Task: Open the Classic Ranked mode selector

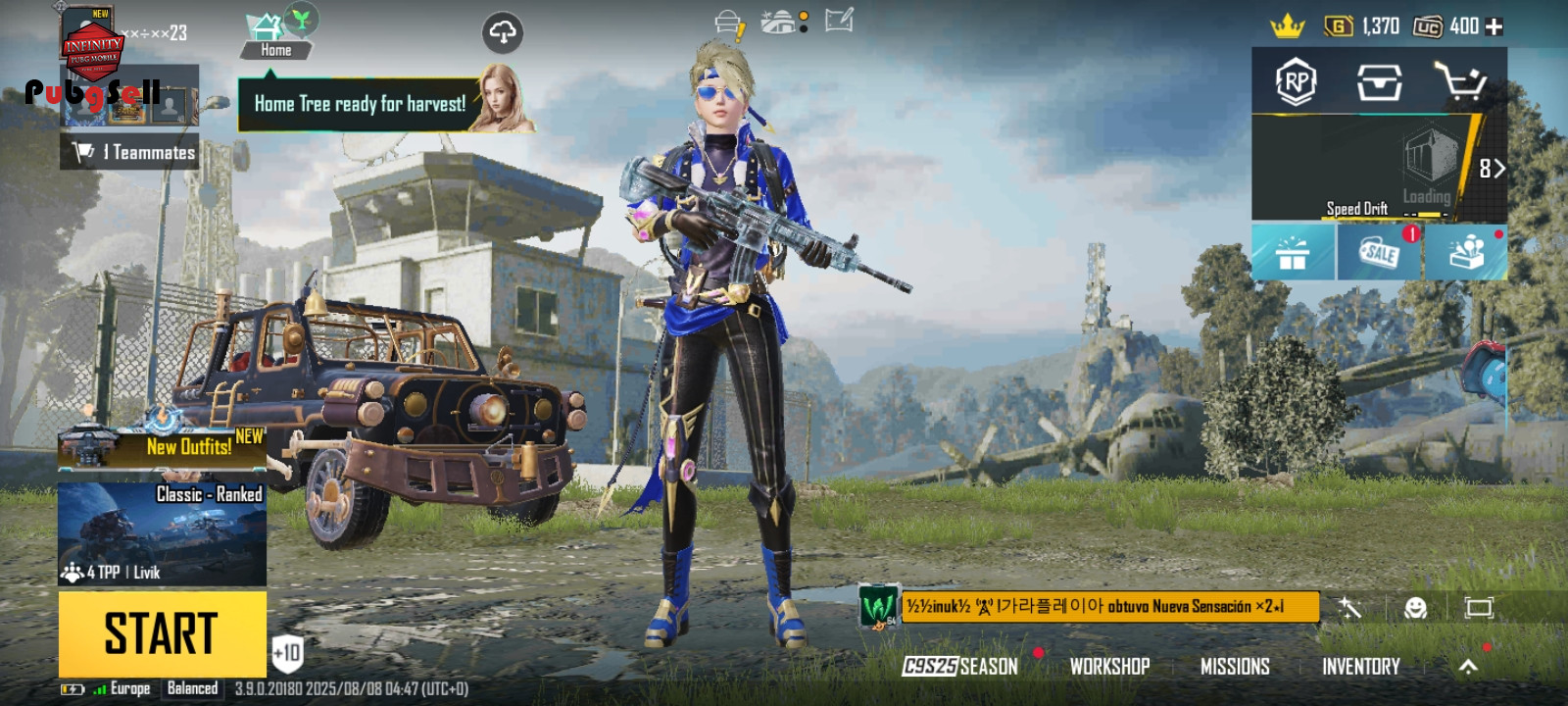Action: tap(162, 533)
